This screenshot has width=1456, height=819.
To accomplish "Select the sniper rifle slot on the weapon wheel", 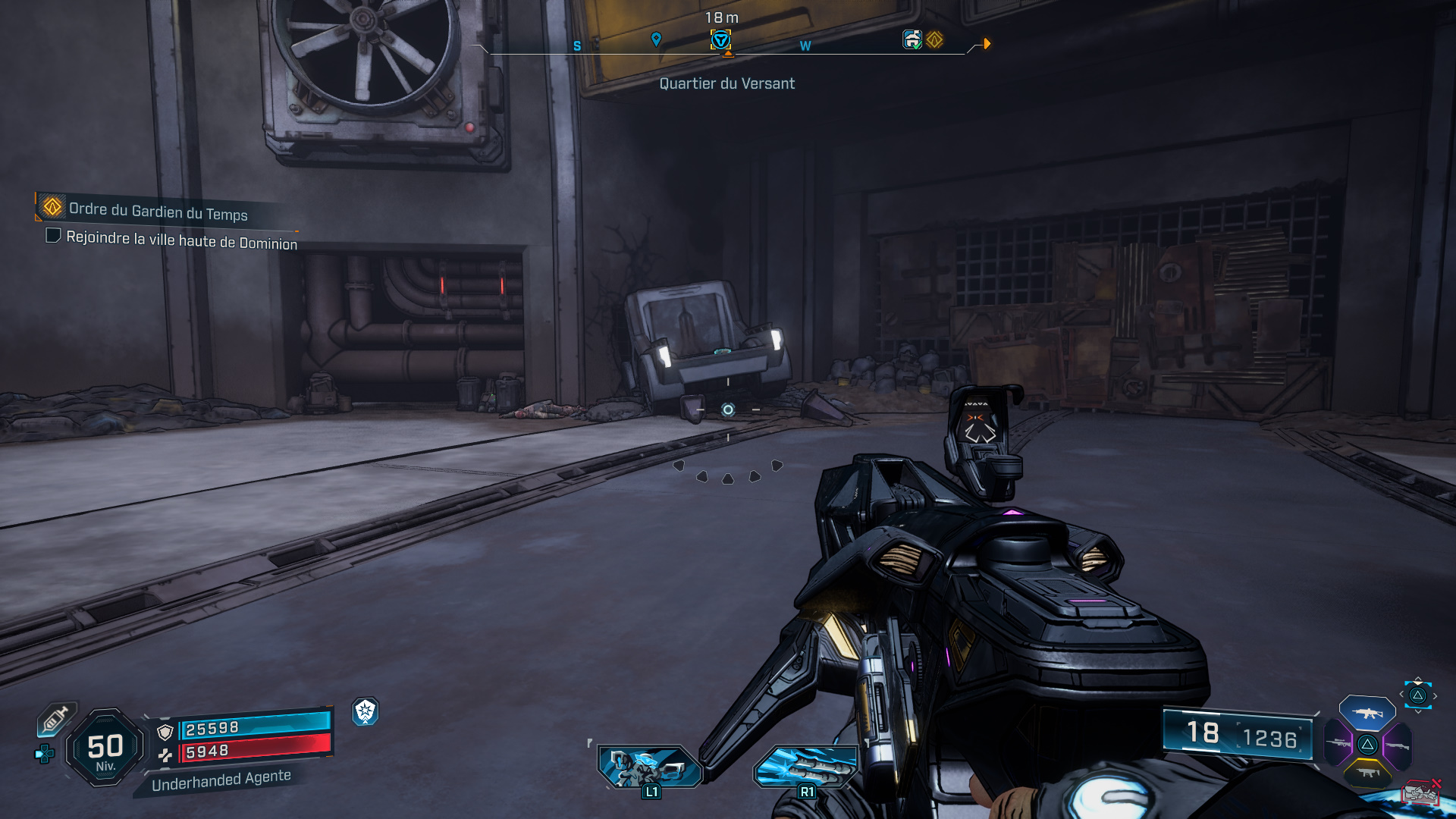I will click(1338, 743).
